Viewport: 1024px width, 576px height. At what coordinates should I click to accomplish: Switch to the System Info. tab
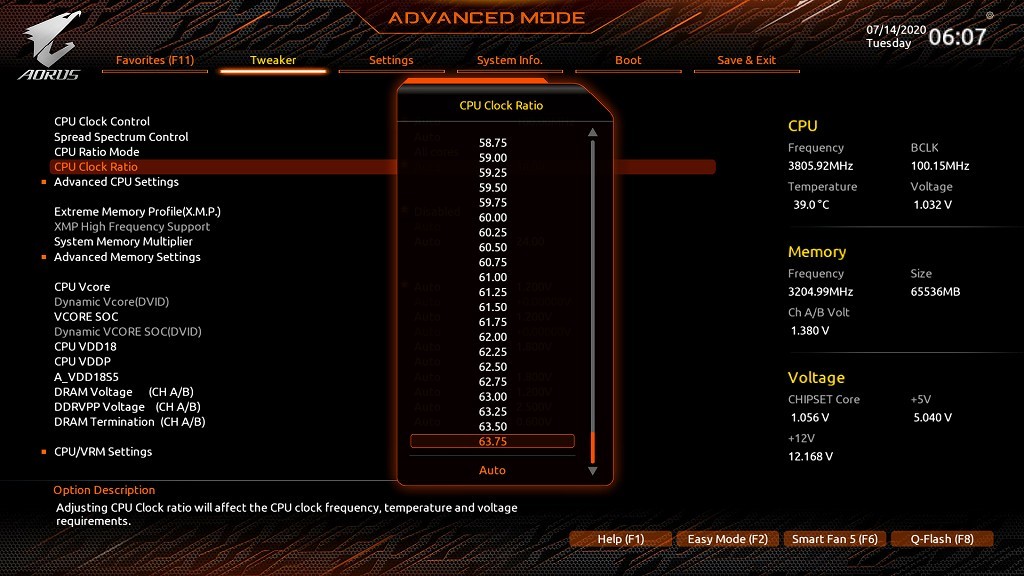click(x=509, y=60)
